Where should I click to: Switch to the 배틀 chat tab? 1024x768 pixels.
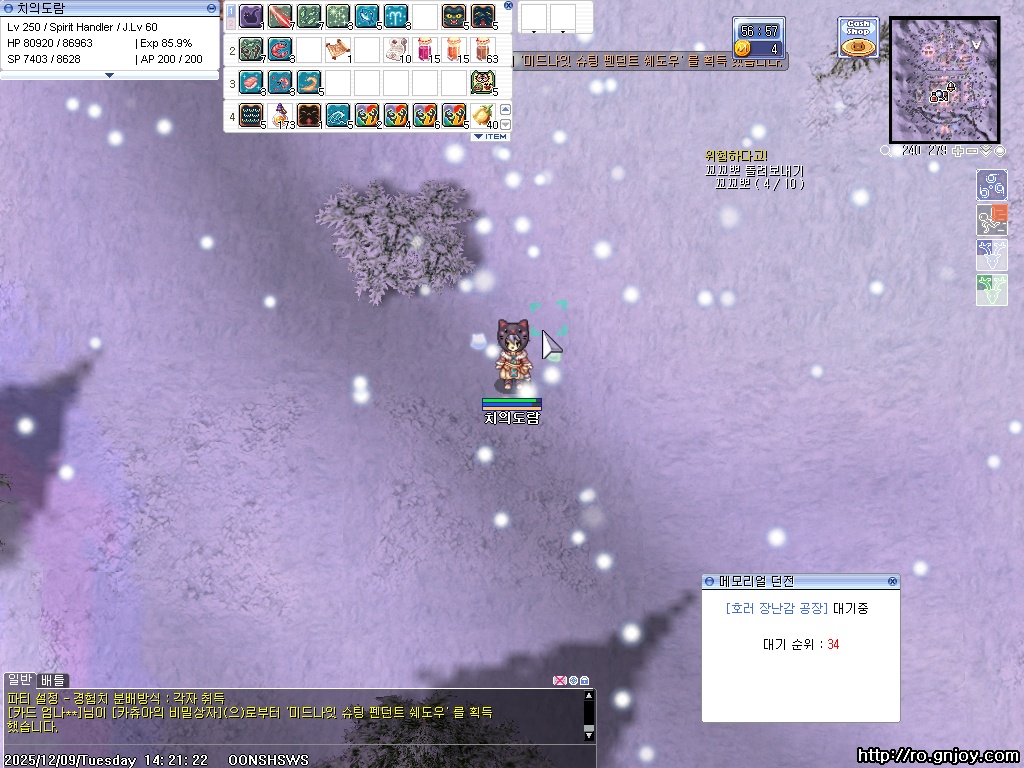[53, 680]
